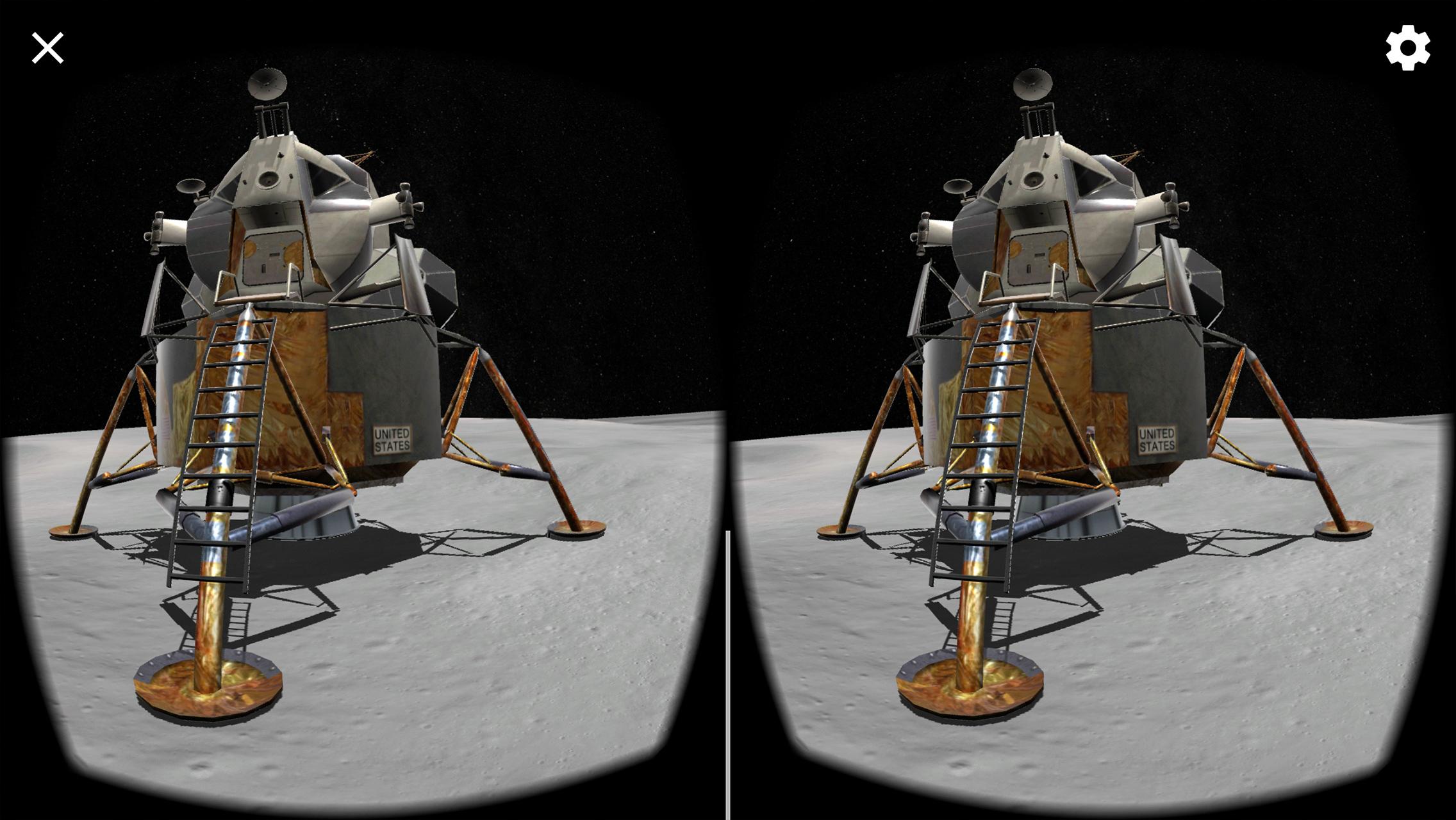Exit VR mode via the X icon
This screenshot has height=820, width=1456.
47,48
